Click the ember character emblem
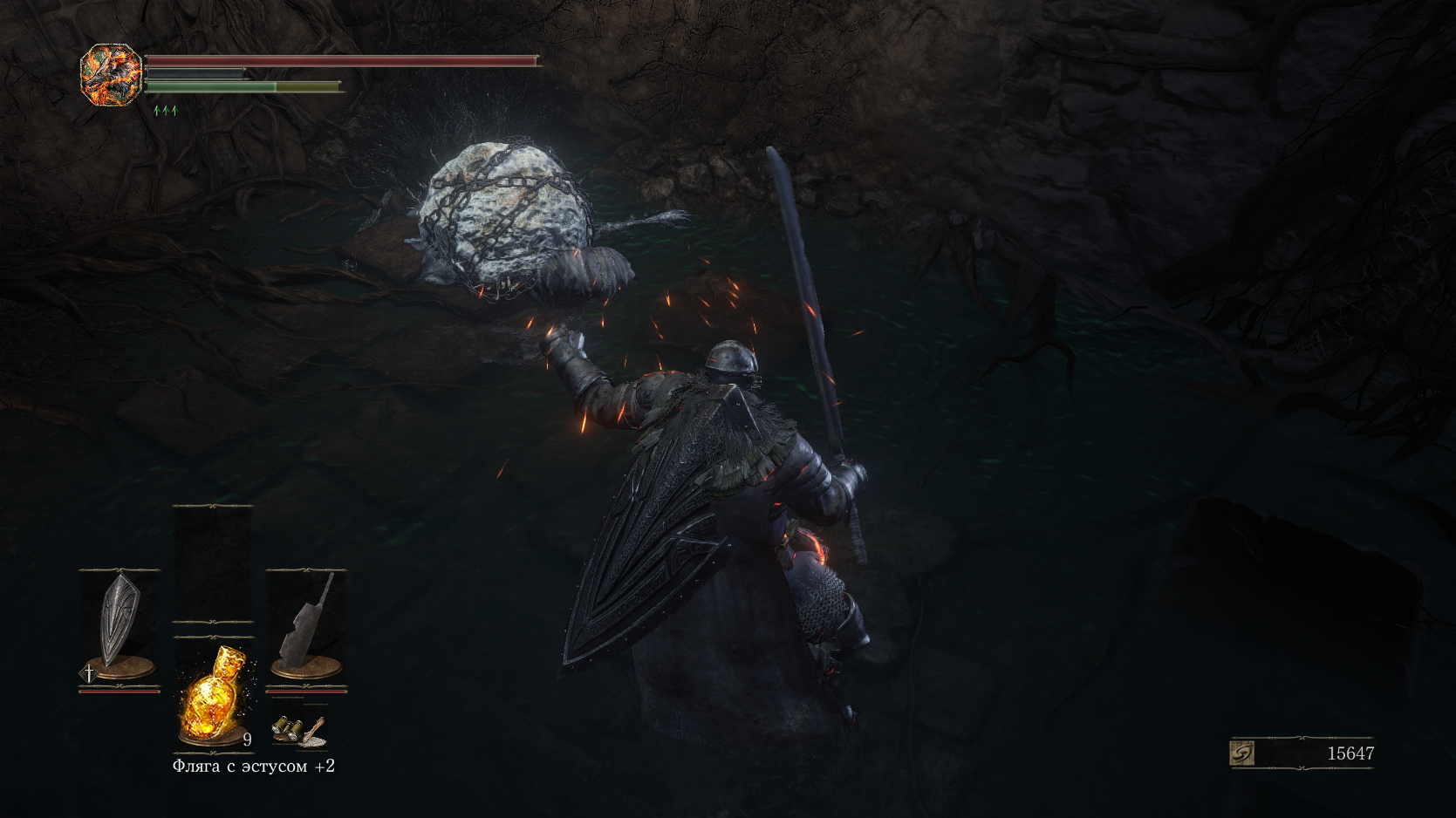The height and width of the screenshot is (818, 1456). (111, 75)
